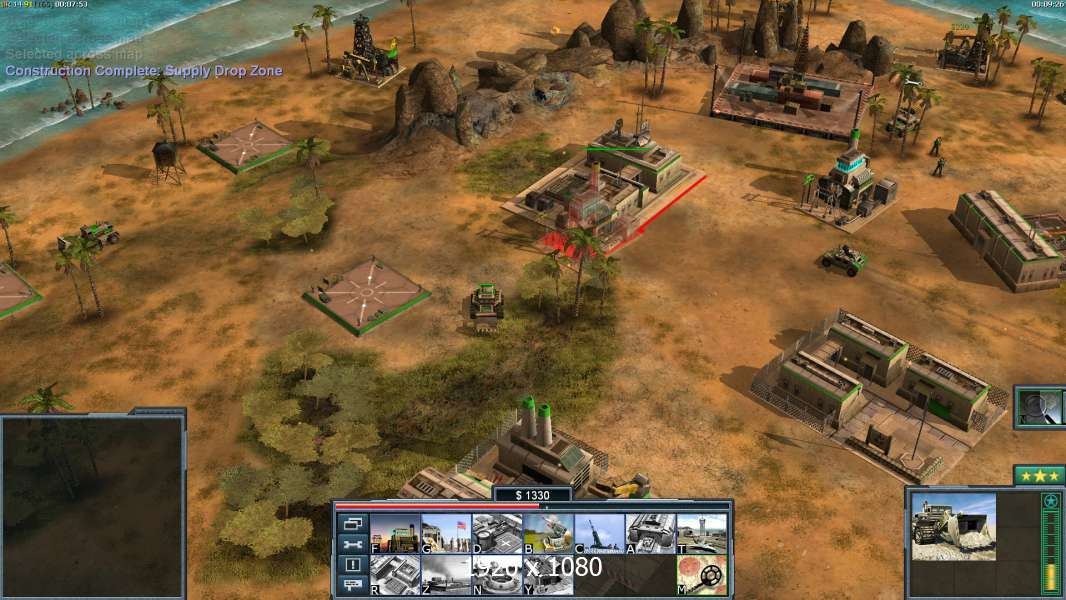Image resolution: width=1066 pixels, height=600 pixels.
Task: Choose the War Factory build icon
Action: pos(650,533)
